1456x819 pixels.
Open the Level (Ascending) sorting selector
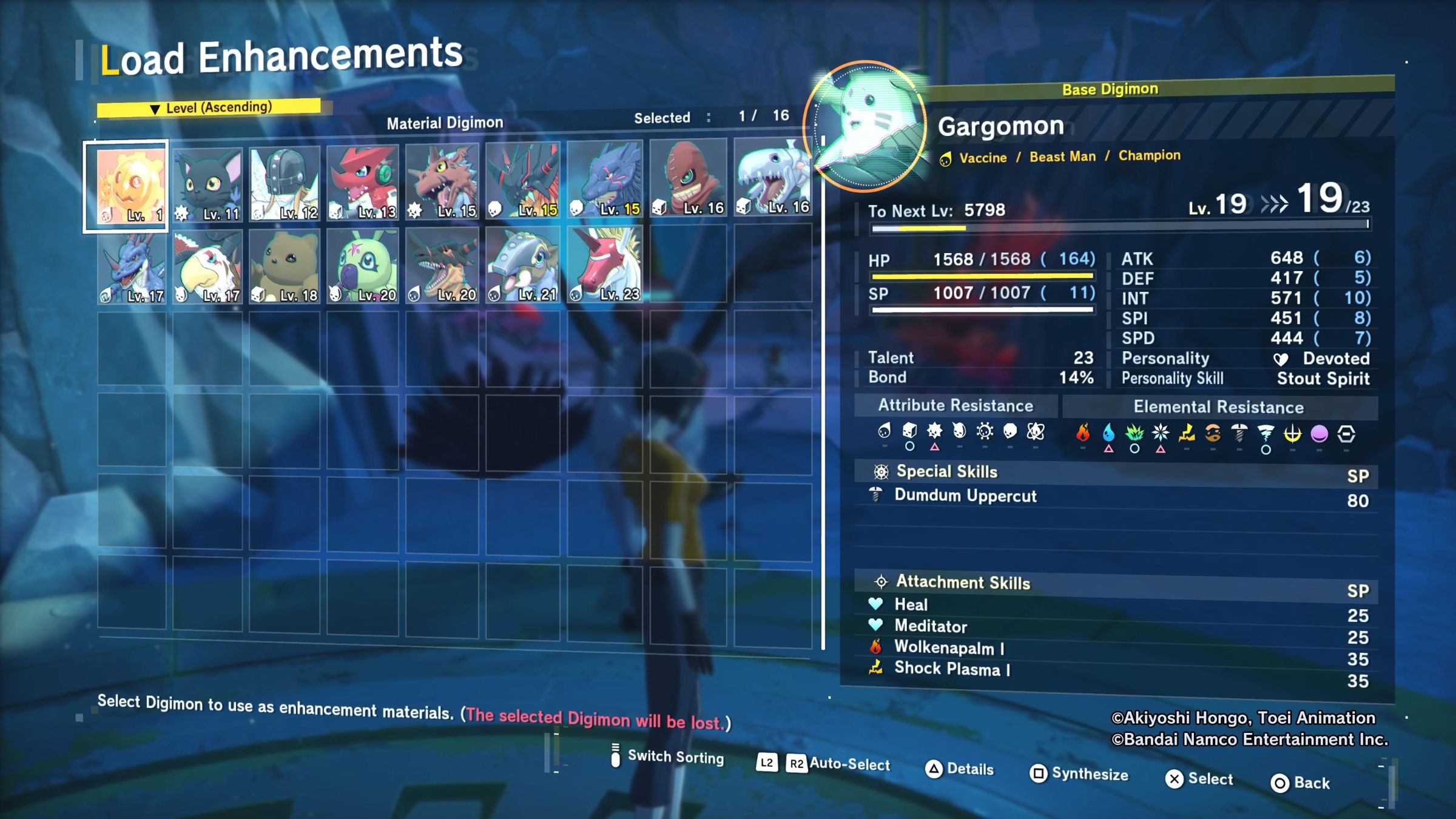click(x=210, y=108)
